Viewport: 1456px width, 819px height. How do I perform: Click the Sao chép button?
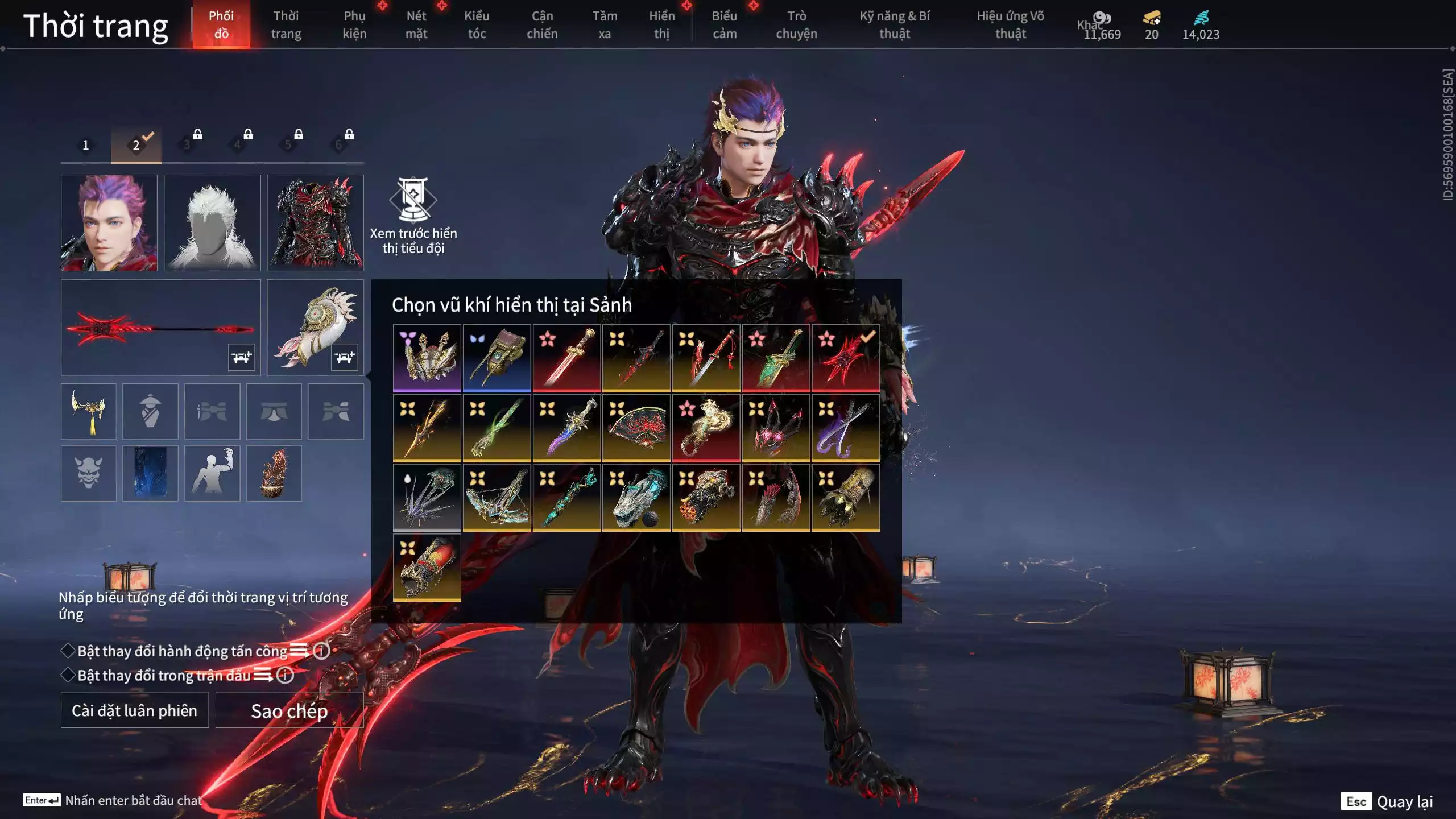tap(289, 710)
